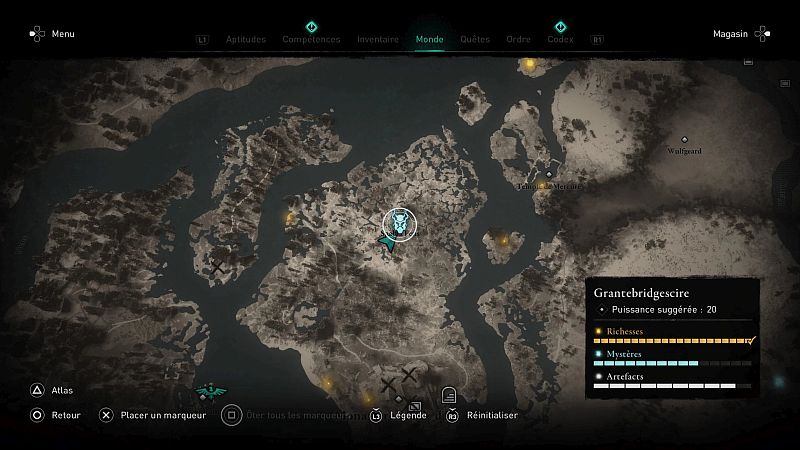Click the Temple de Mercure marker
Image resolution: width=800 pixels, height=450 pixels.
tap(549, 176)
